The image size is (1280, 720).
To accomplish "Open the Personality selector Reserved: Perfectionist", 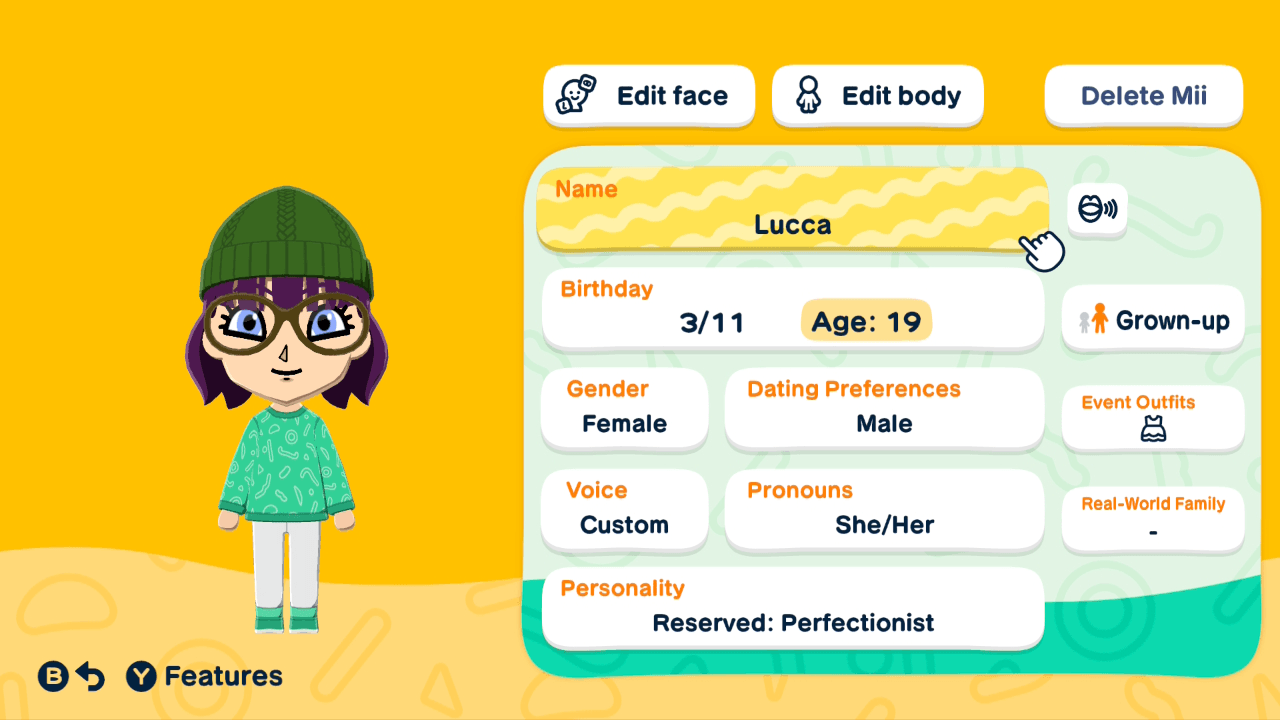I will tap(792, 608).
